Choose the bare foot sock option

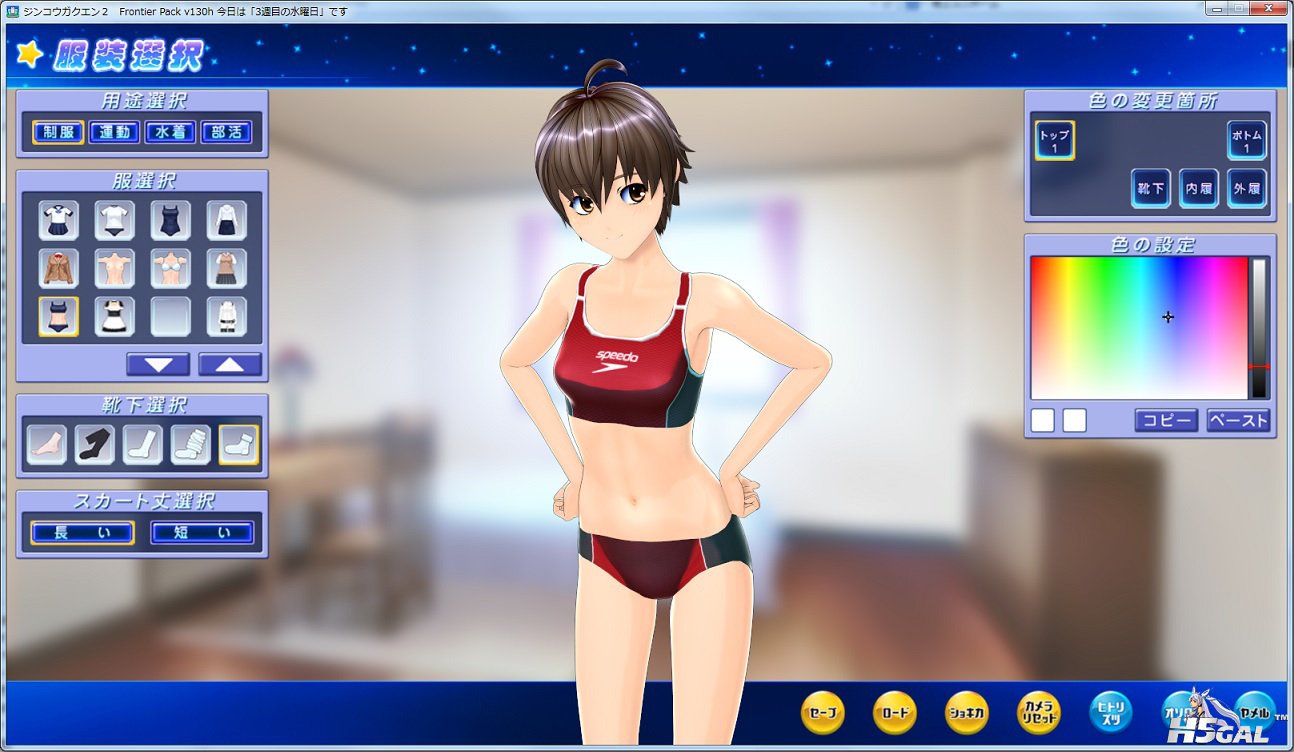[47, 445]
